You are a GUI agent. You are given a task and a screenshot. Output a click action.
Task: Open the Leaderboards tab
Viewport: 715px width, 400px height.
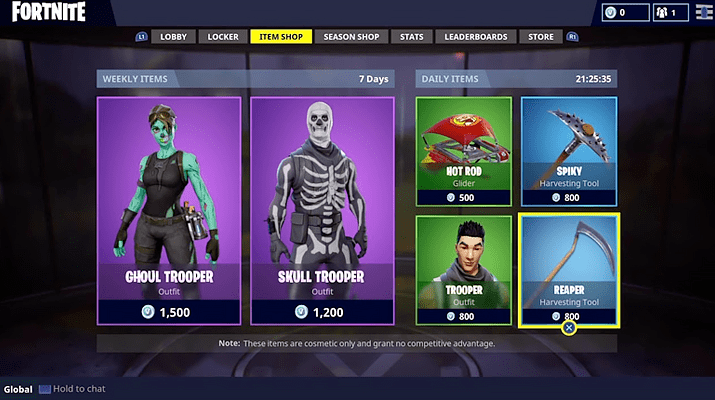pyautogui.click(x=474, y=37)
